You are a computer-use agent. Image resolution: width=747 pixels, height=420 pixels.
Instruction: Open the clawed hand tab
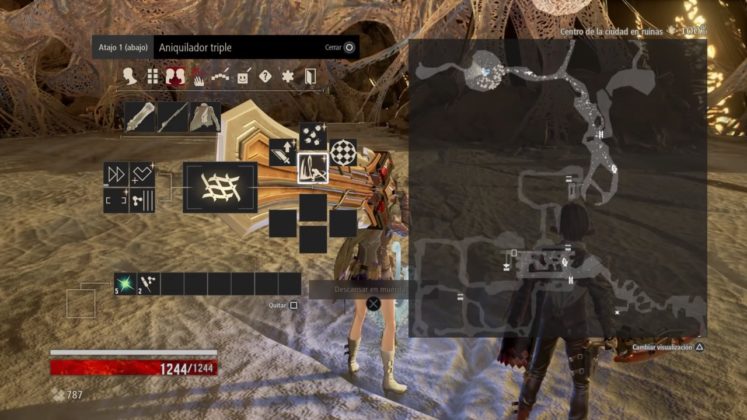coord(198,75)
